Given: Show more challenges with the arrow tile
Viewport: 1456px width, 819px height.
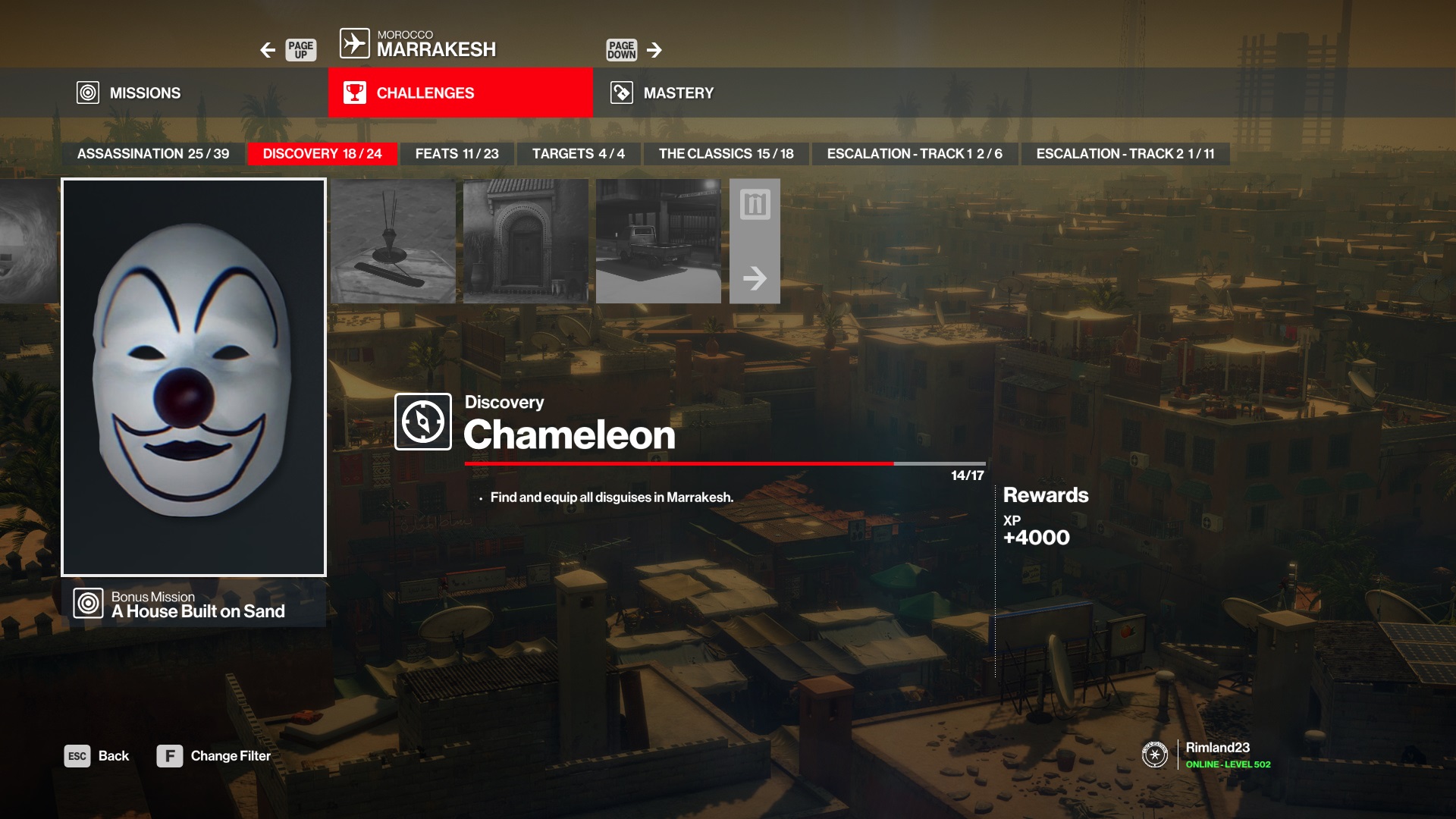Looking at the screenshot, I should (x=755, y=241).
